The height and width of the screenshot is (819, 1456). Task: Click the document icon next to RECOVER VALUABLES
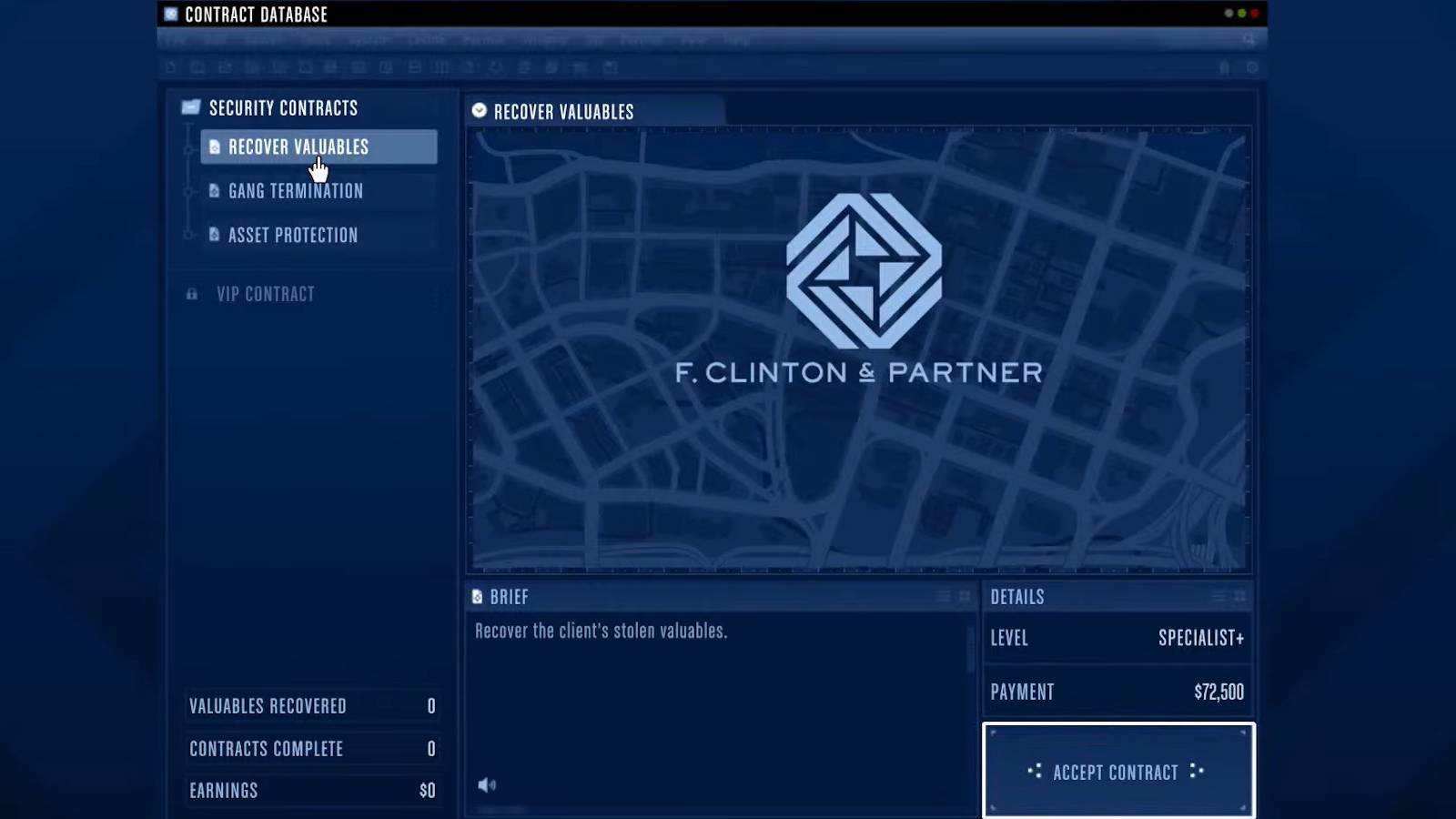(x=214, y=147)
